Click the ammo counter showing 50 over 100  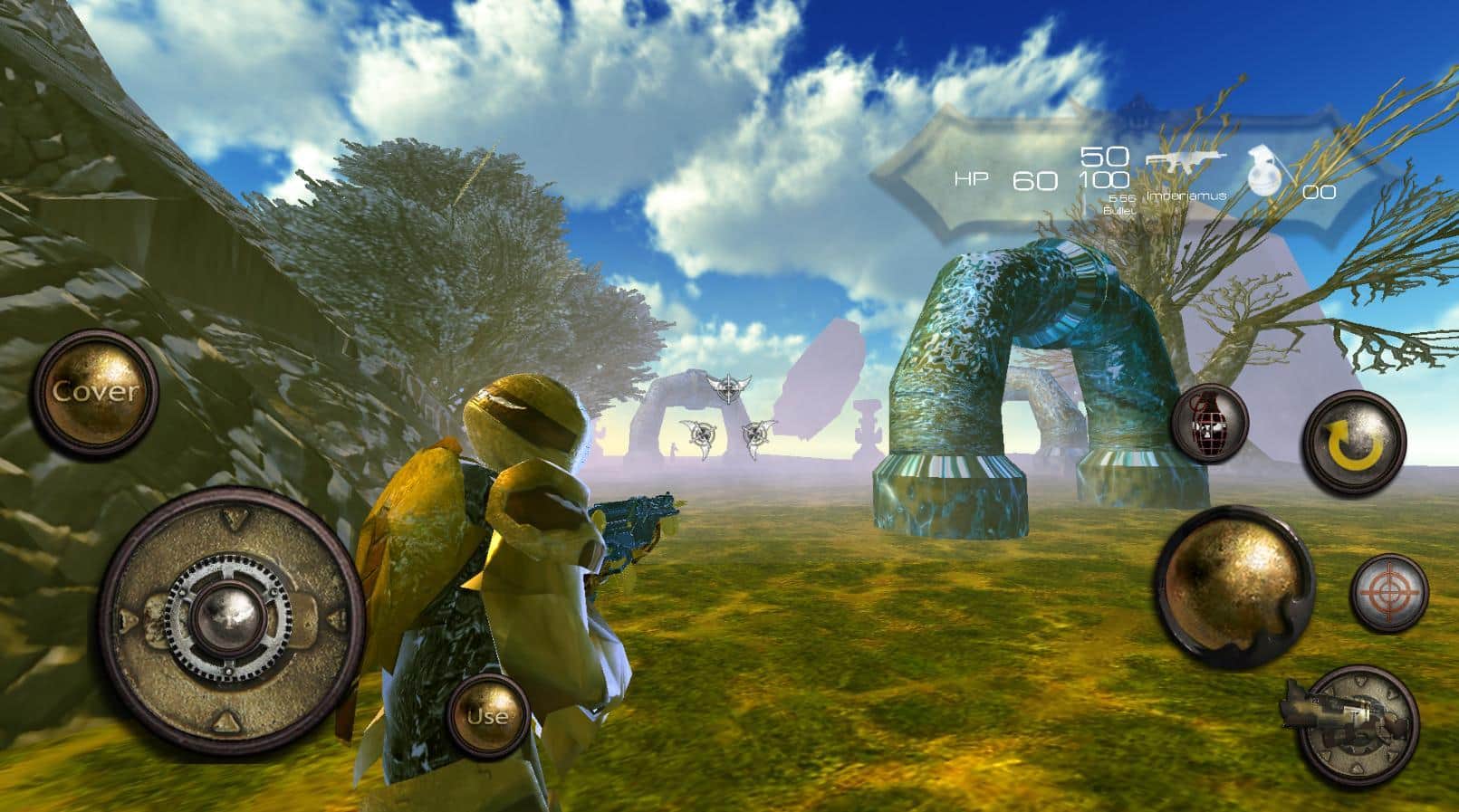point(1103,167)
